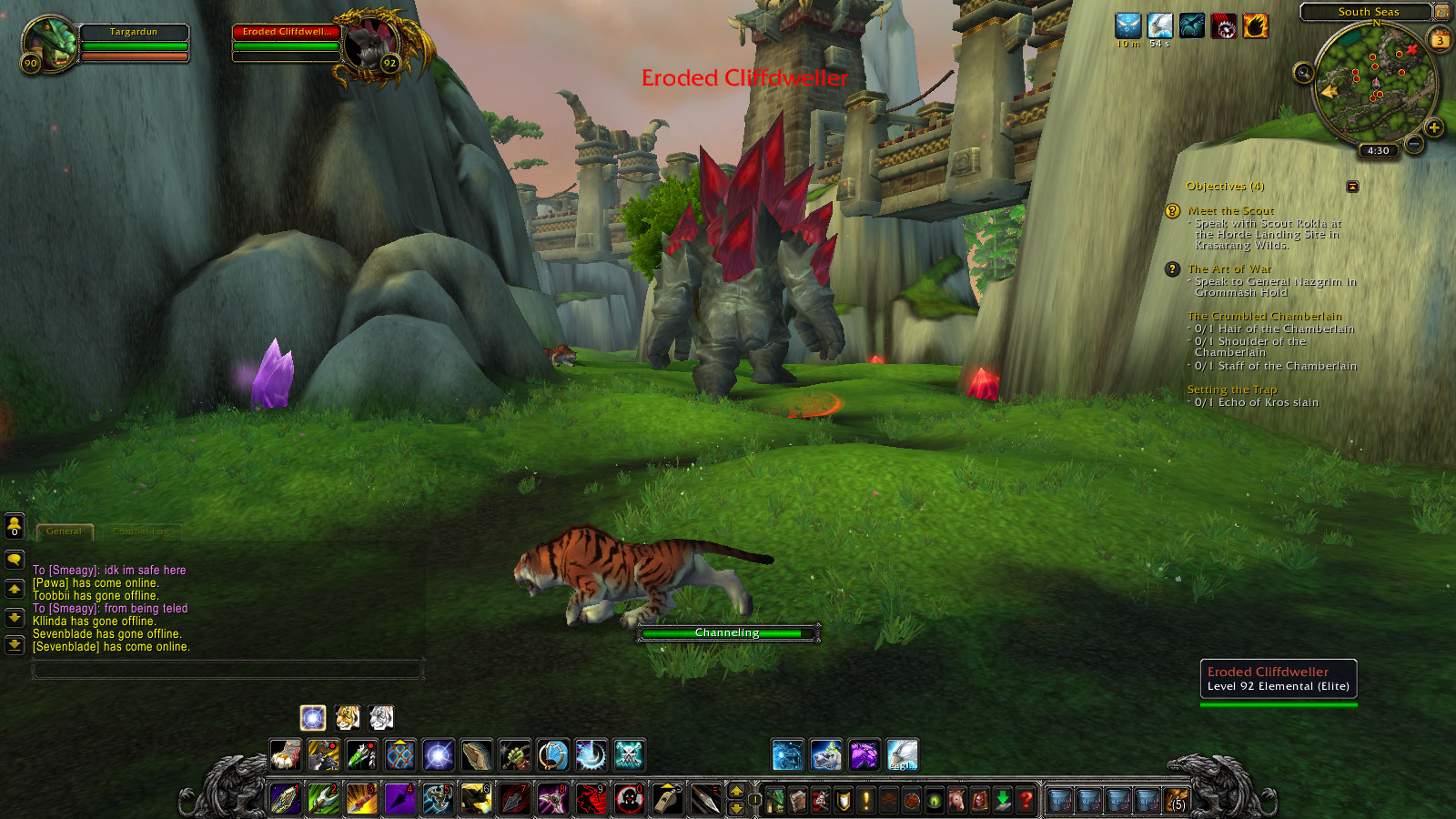
Task: Zoom in using the minimap plus button
Action: click(1434, 127)
